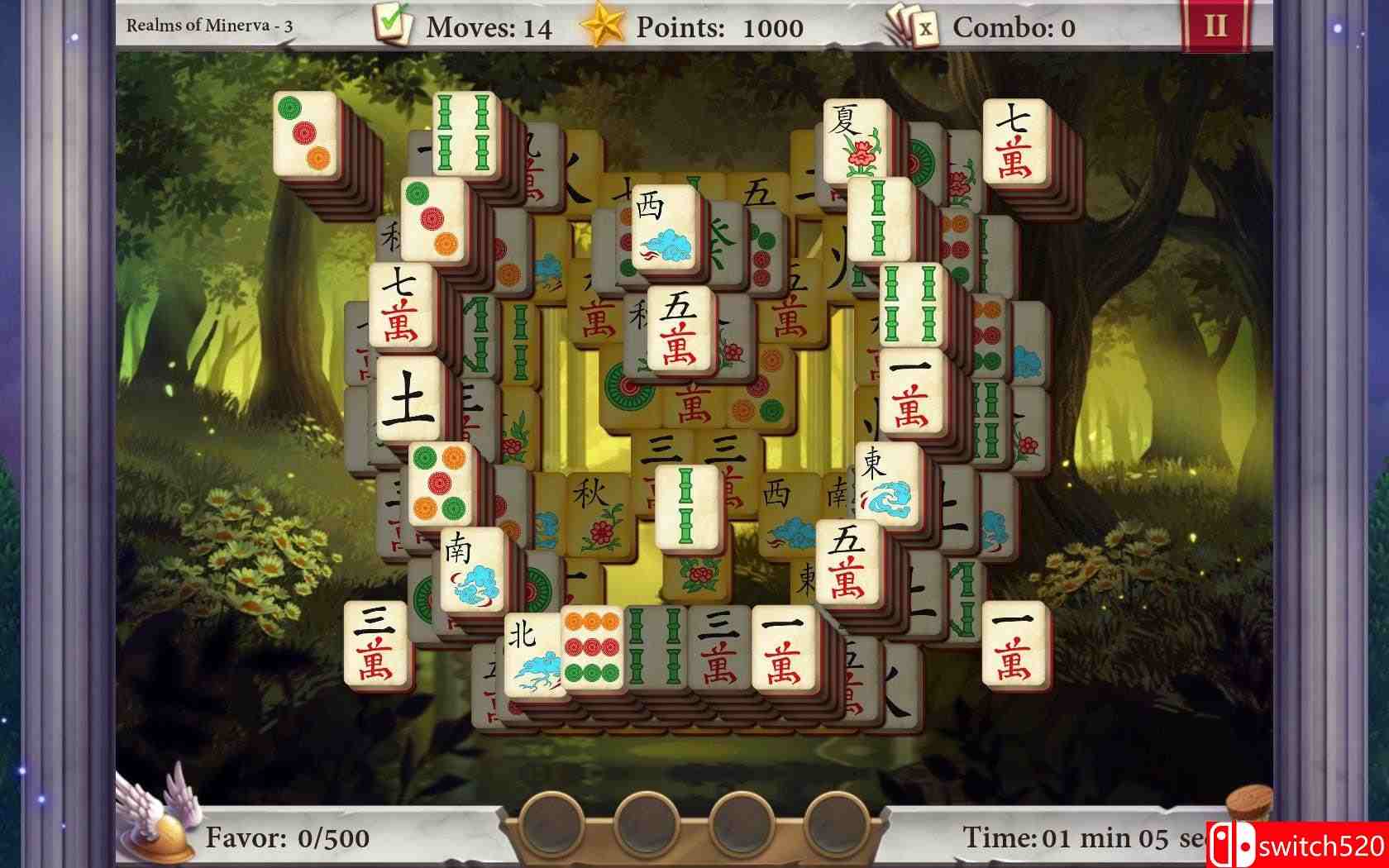Screen dimensions: 1389x868
Task: Click the green checkmark icon beside Moves
Action: click(394, 24)
